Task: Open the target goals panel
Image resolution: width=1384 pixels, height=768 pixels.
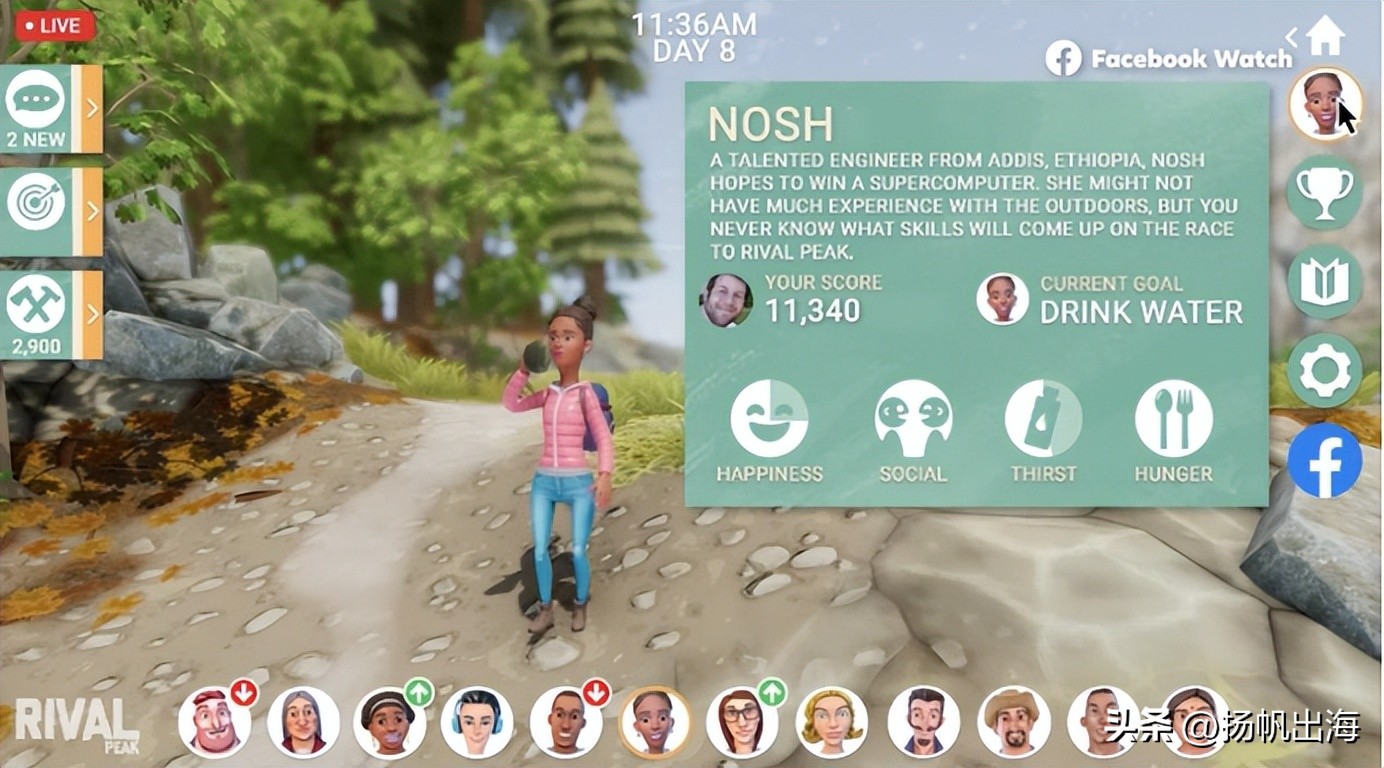Action: 50,211
